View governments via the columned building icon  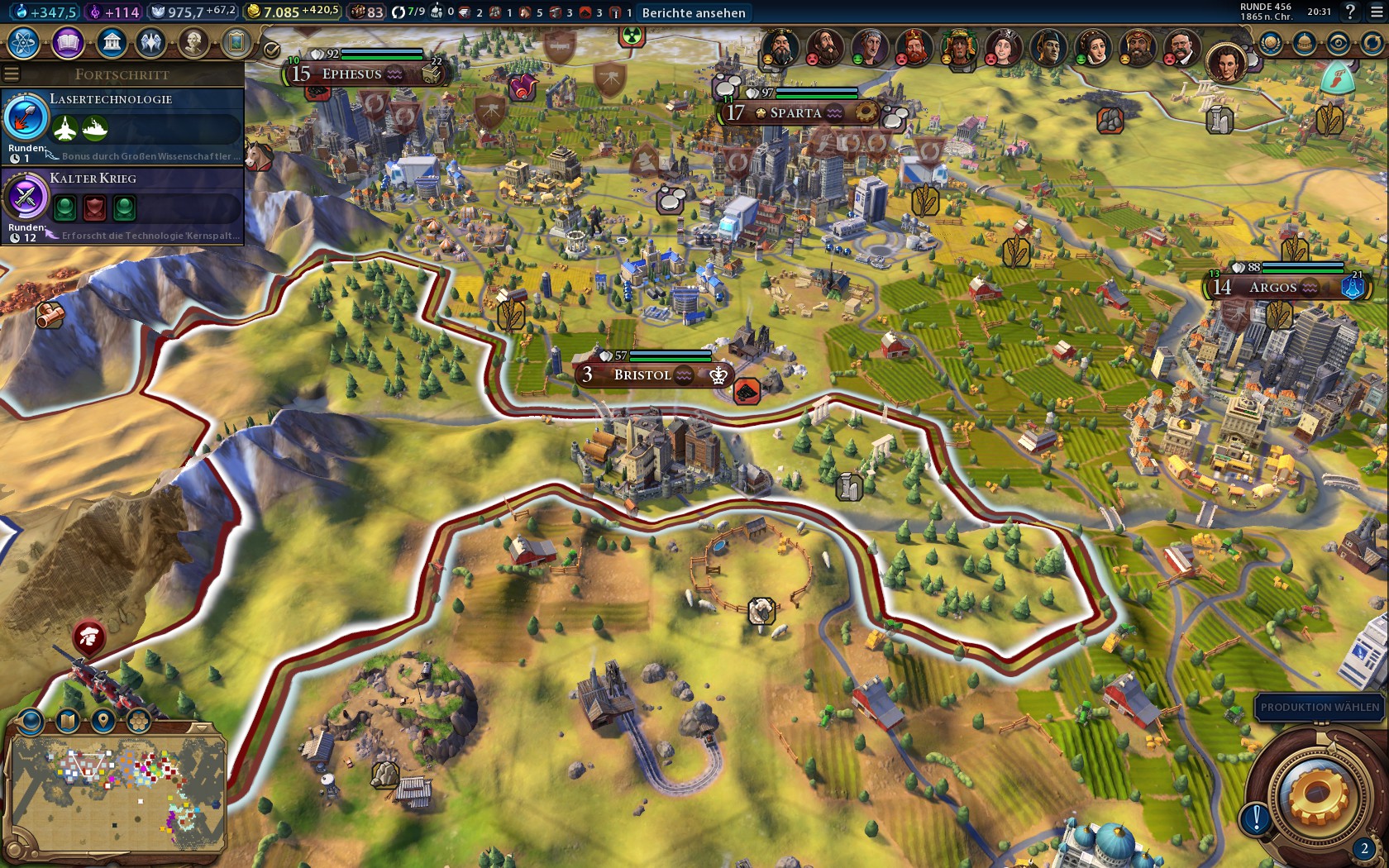click(x=111, y=43)
